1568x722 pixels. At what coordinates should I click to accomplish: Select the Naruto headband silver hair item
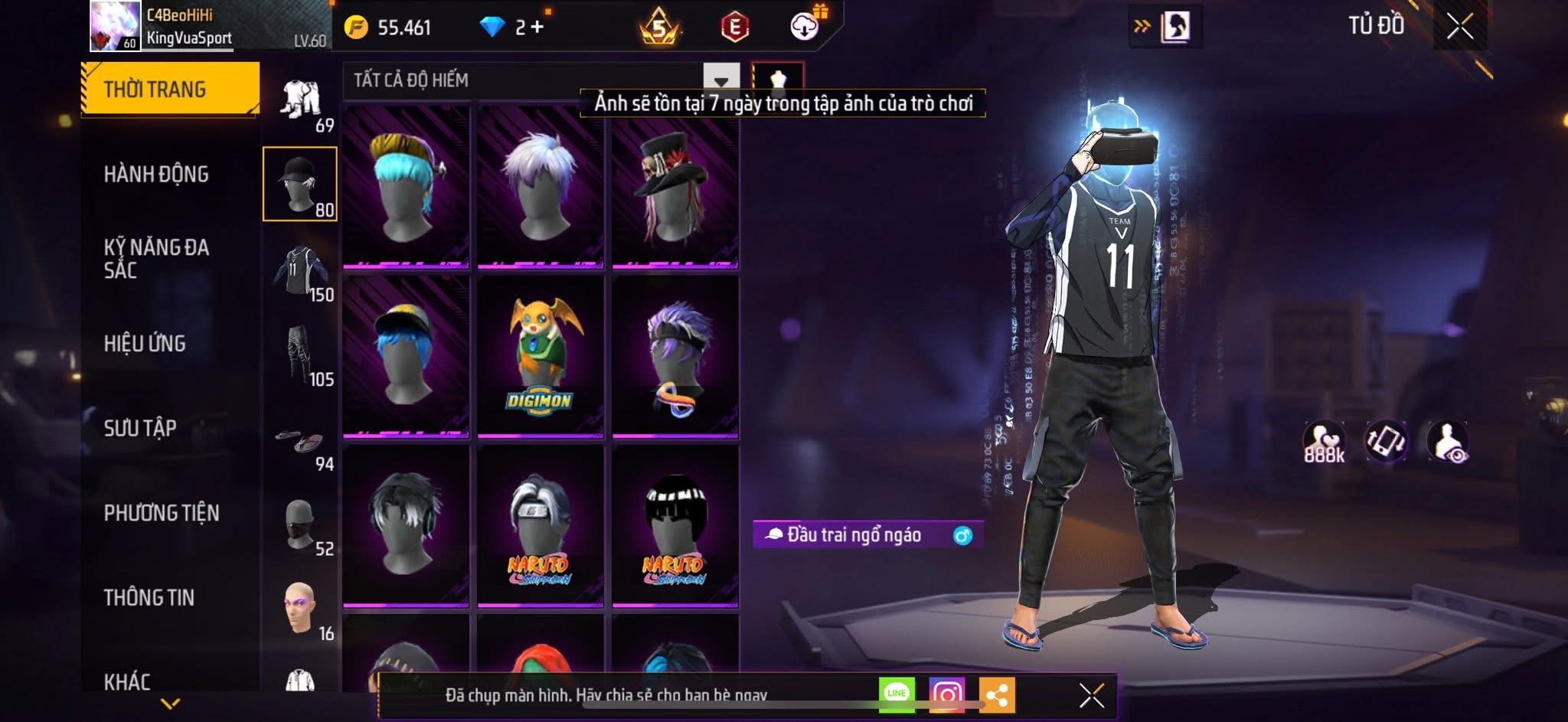coord(541,525)
